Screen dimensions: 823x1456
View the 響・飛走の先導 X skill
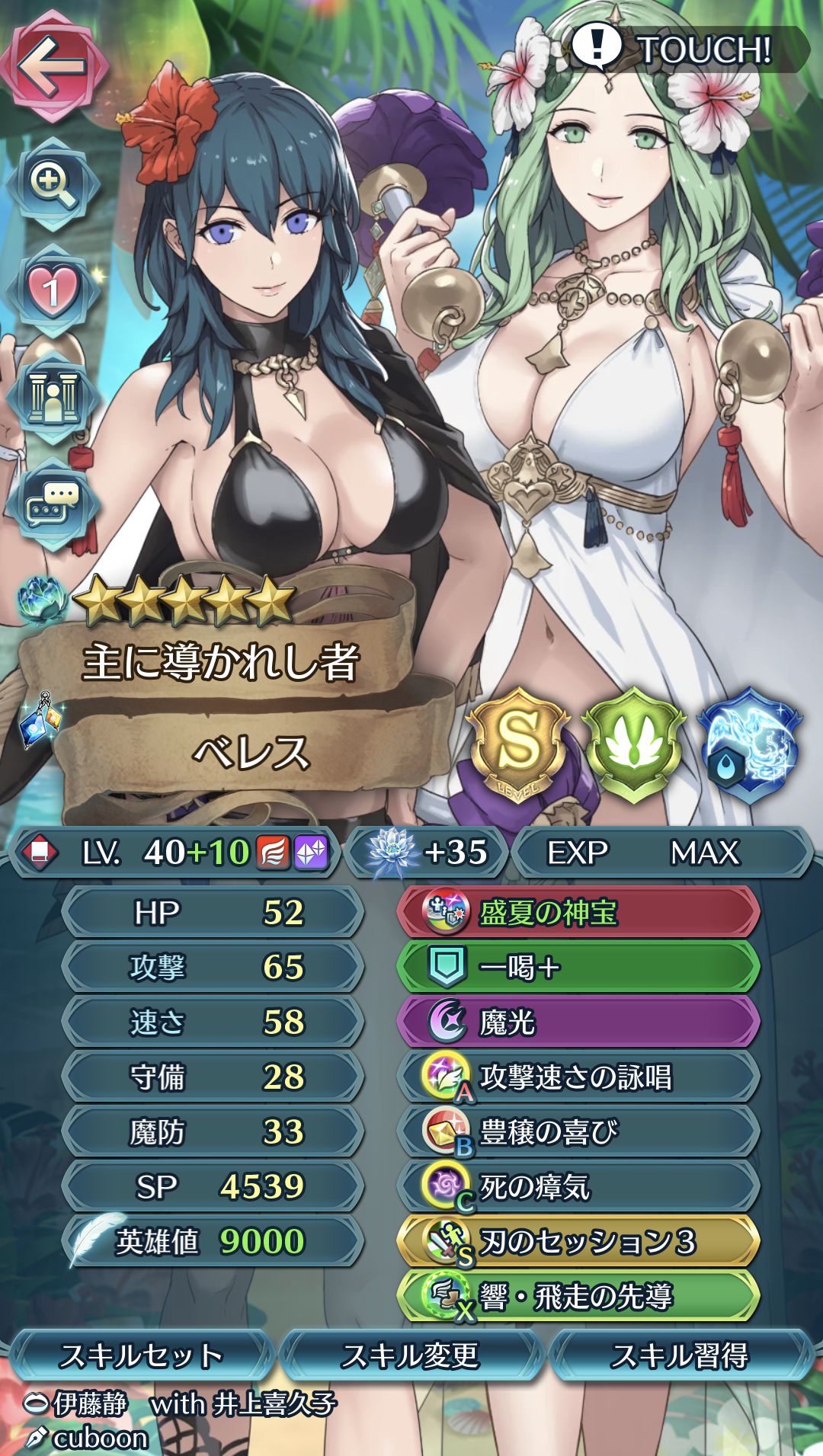coord(578,1296)
